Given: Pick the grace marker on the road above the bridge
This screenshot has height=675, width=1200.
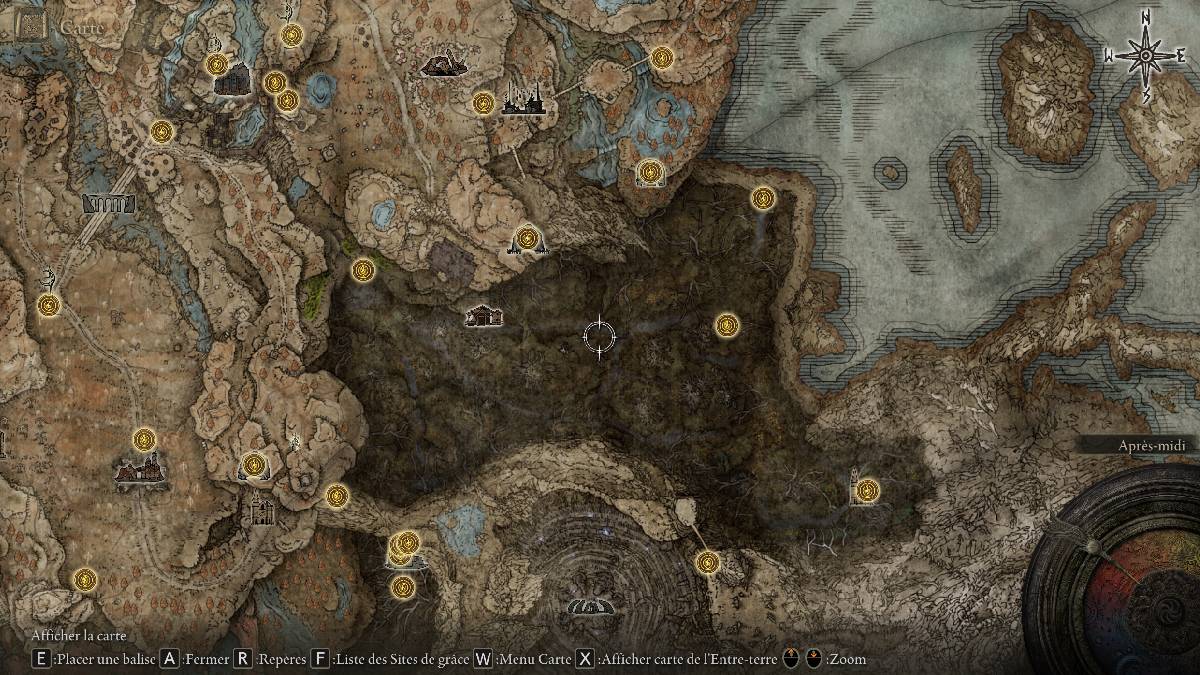Looking at the screenshot, I should 162,131.
